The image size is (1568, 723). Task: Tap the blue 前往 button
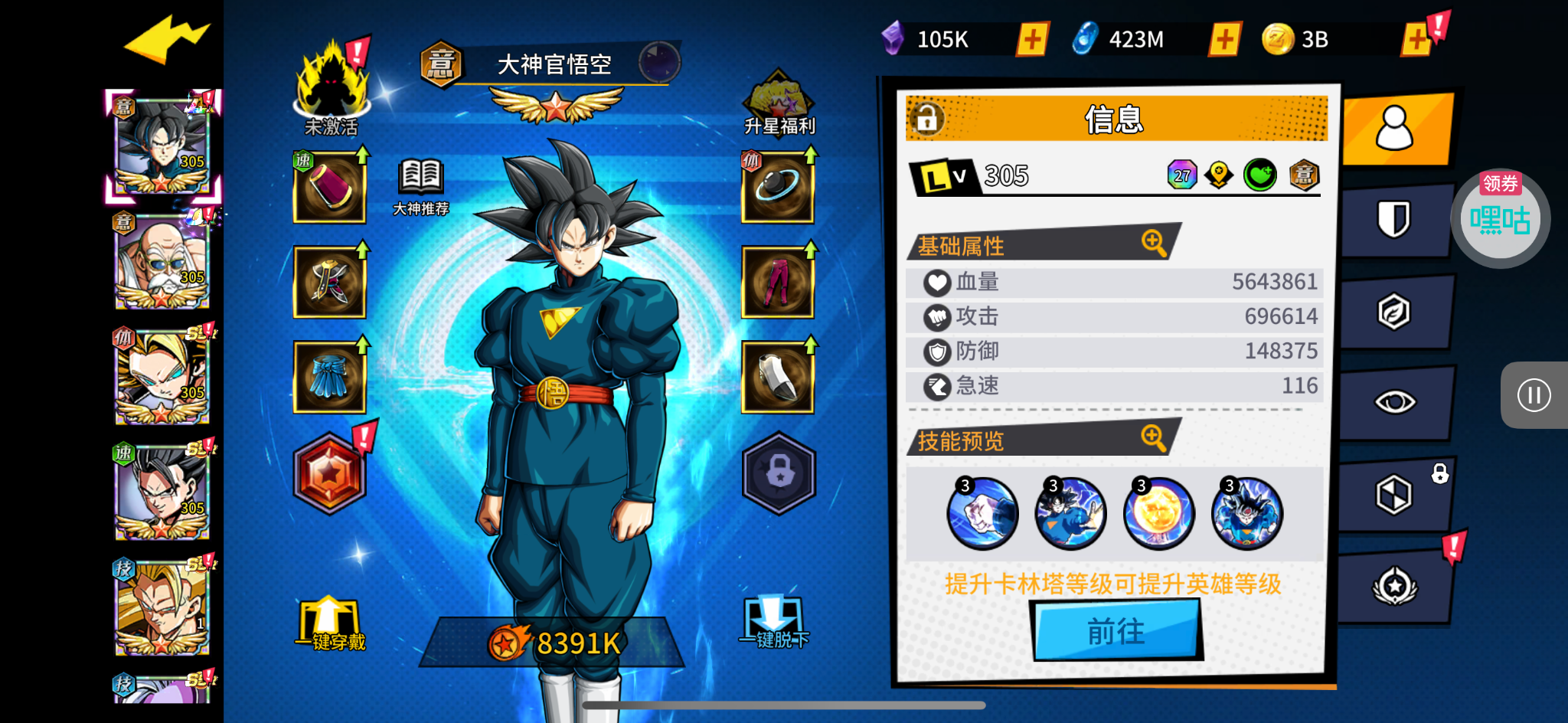(1116, 630)
